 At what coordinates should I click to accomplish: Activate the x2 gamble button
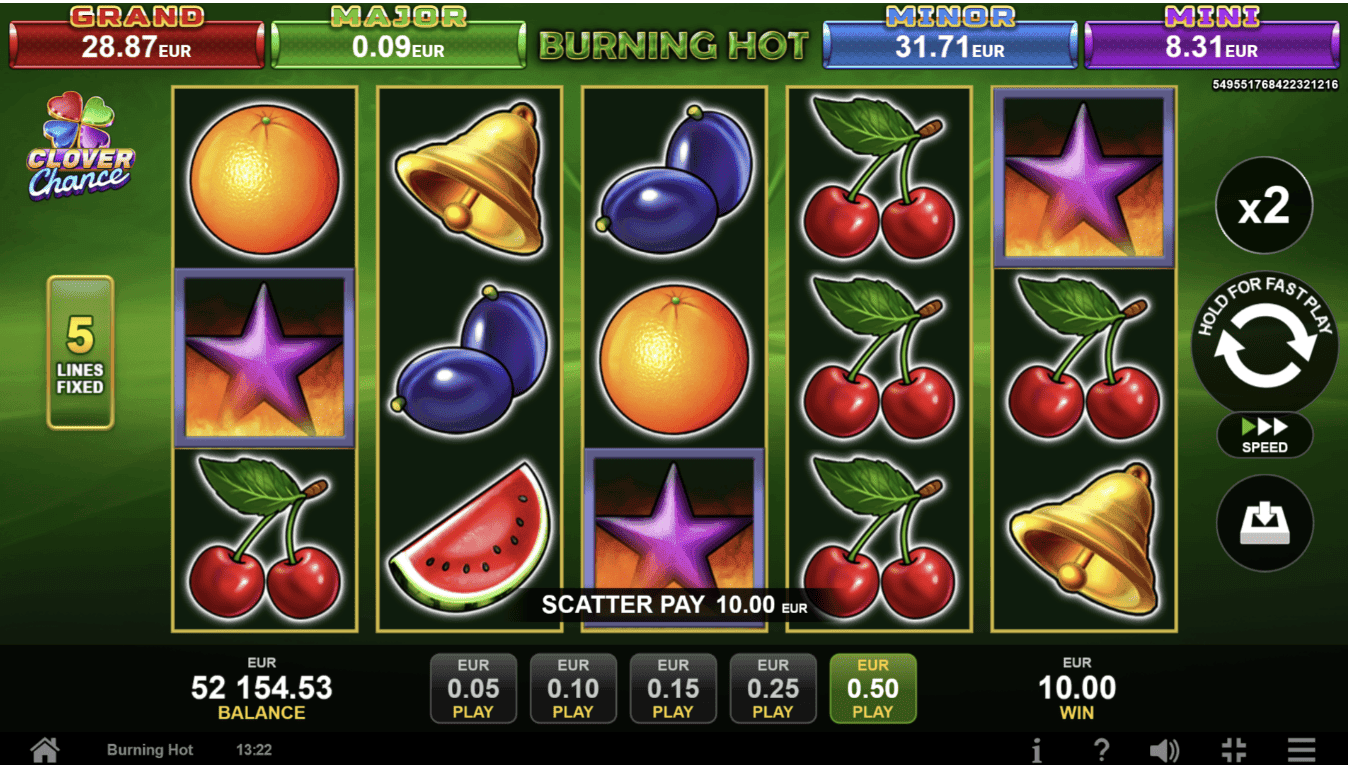1264,206
